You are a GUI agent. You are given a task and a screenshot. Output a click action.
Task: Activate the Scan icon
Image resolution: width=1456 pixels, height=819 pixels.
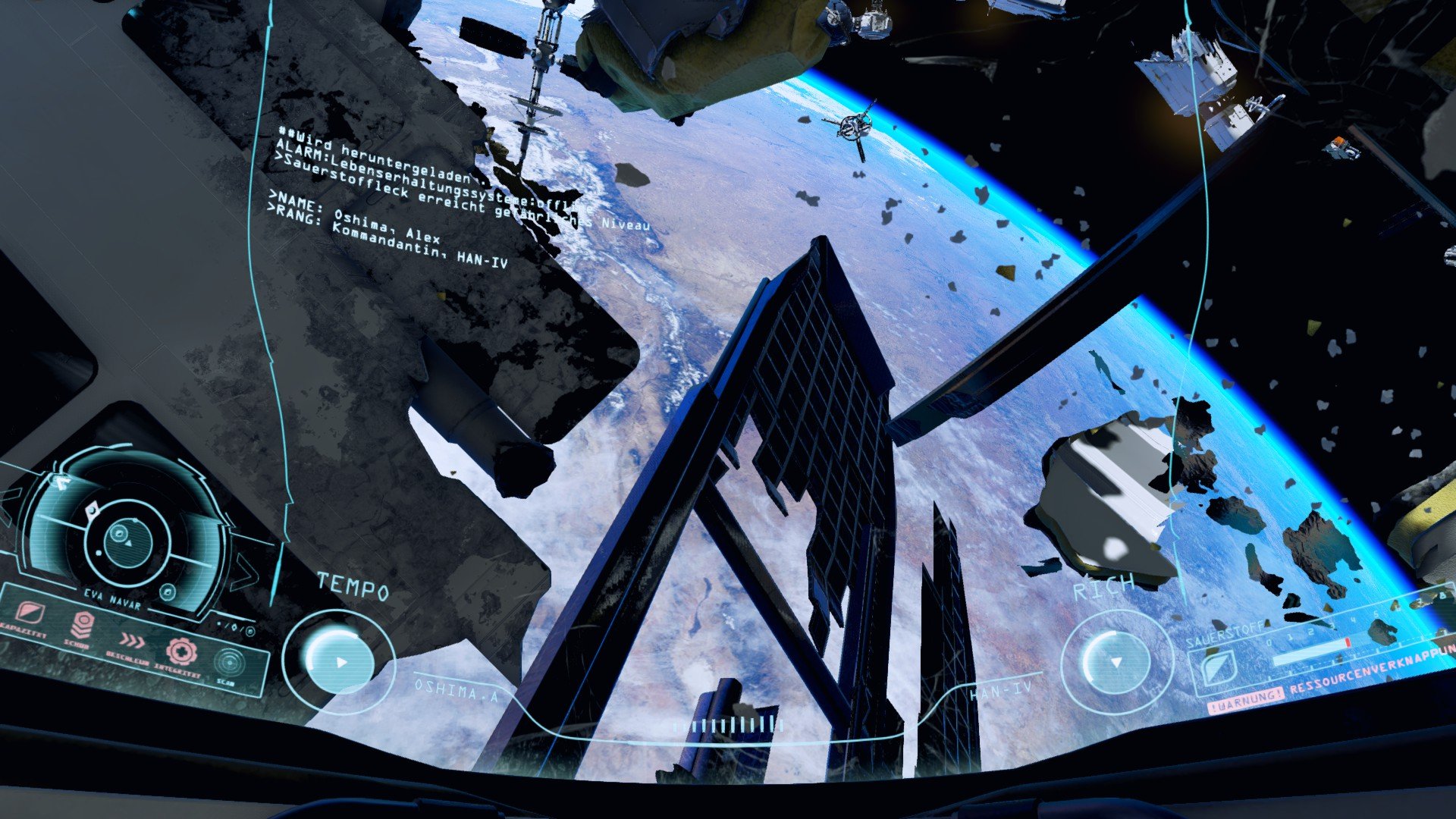point(227,662)
